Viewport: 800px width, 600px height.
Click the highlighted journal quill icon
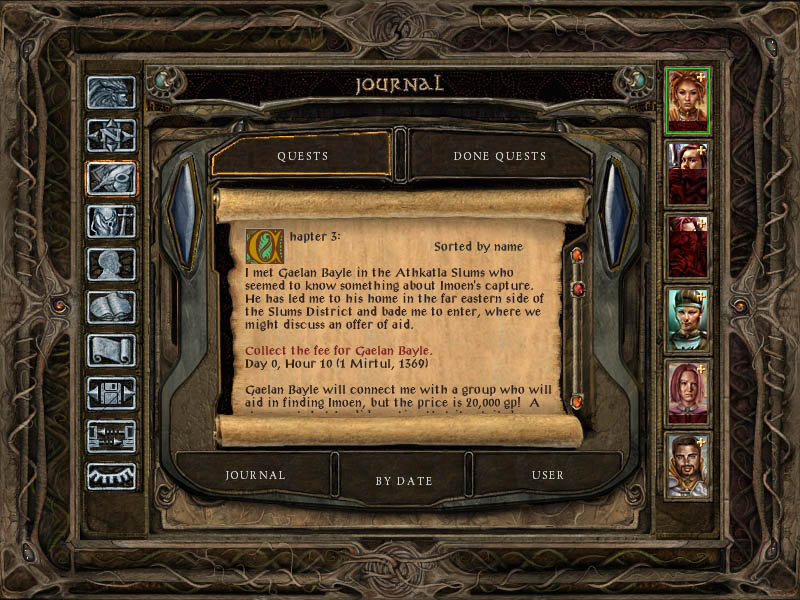(111, 178)
